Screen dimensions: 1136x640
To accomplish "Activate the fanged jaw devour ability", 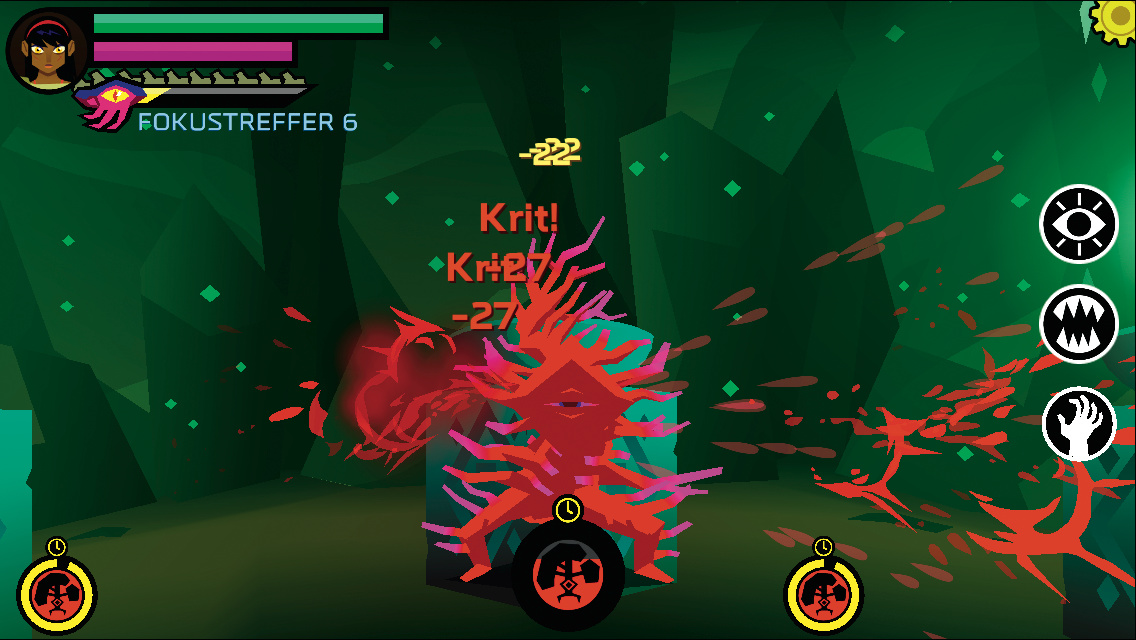I will pyautogui.click(x=1079, y=323).
